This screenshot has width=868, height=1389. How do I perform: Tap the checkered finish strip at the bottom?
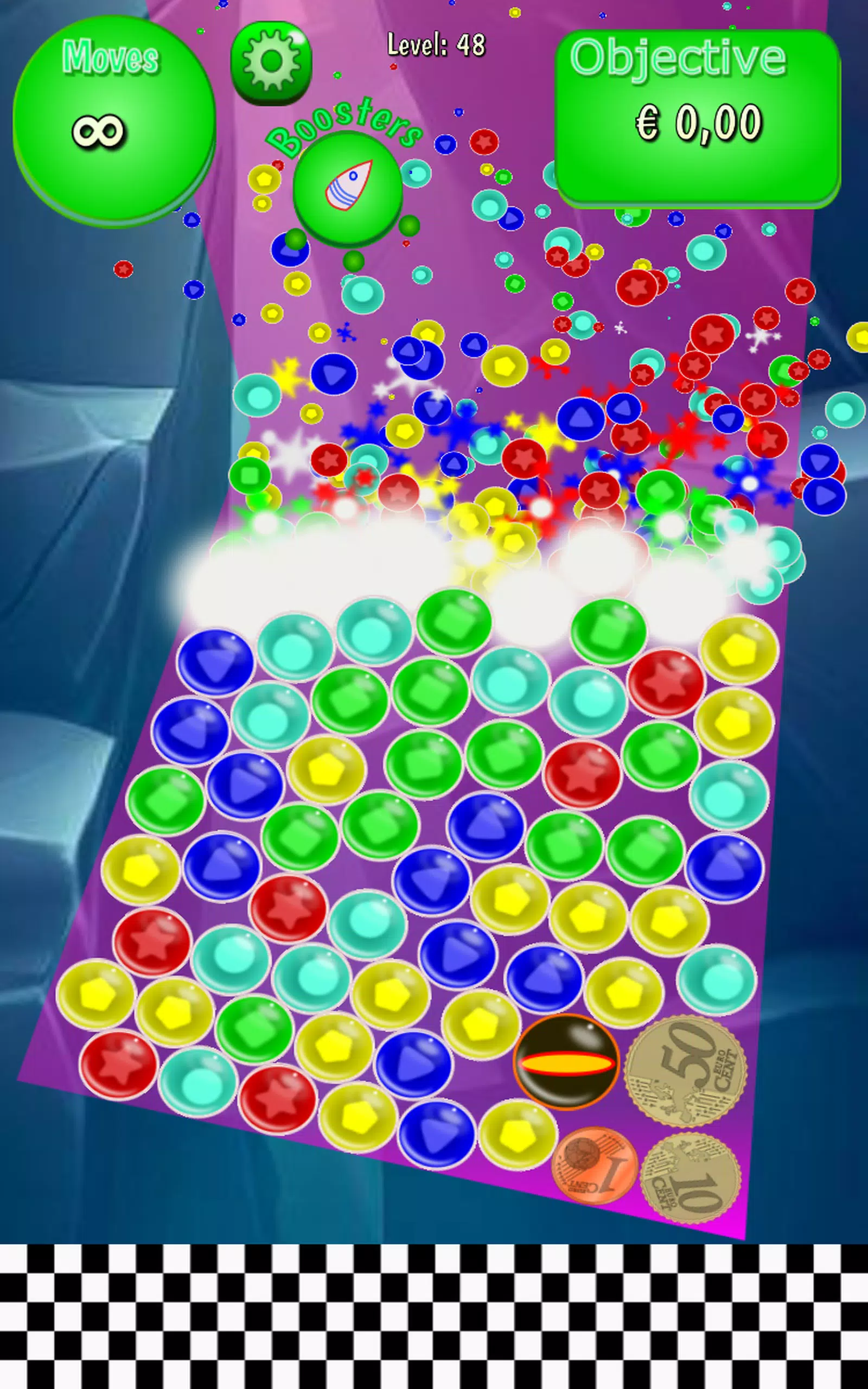(x=434, y=1314)
